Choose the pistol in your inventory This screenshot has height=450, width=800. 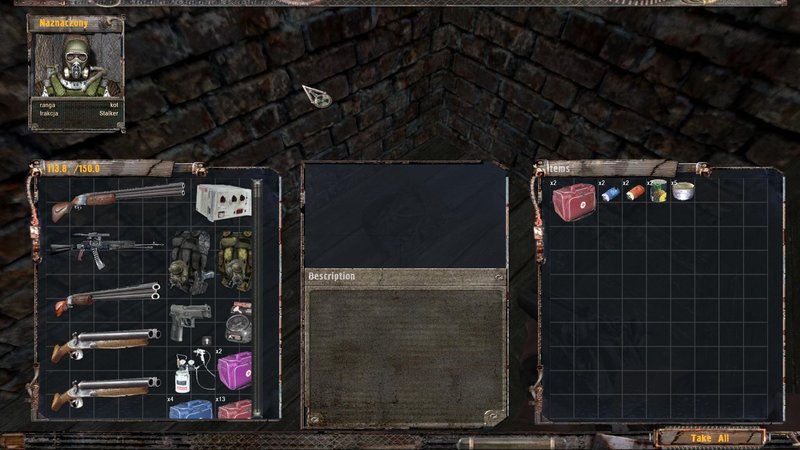(x=189, y=322)
